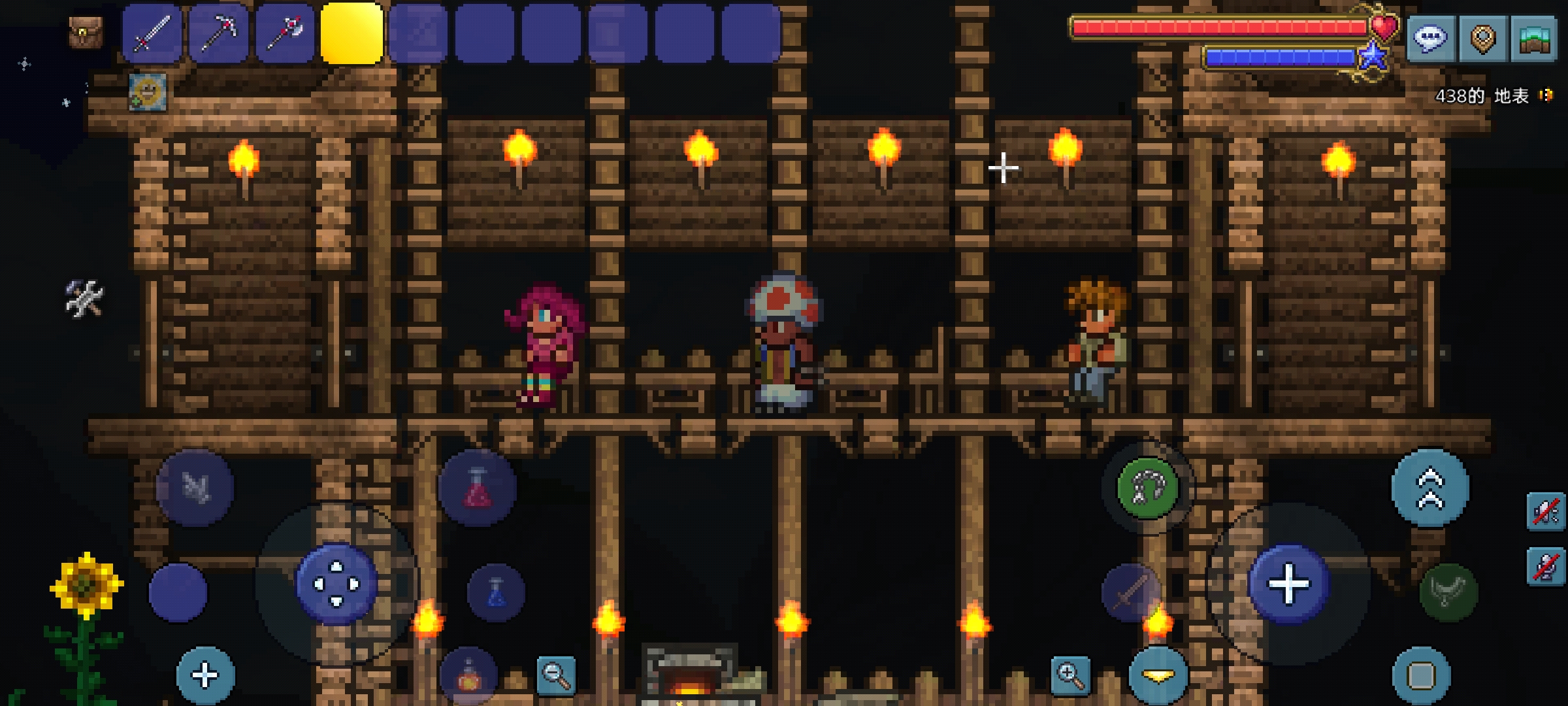1568x706 pixels.
Task: Zoom out with the minus magnifier
Action: point(556,675)
